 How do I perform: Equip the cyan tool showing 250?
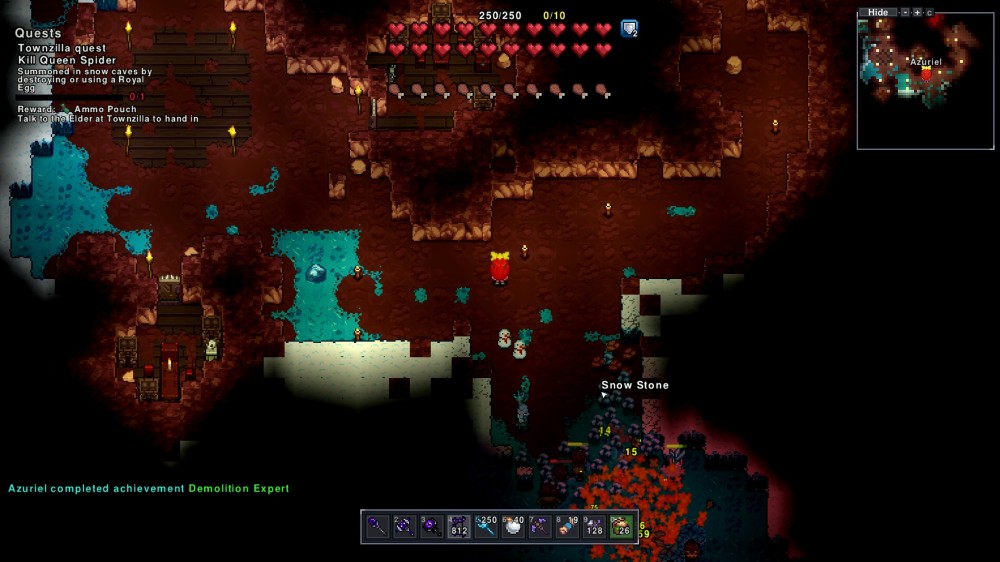click(486, 527)
